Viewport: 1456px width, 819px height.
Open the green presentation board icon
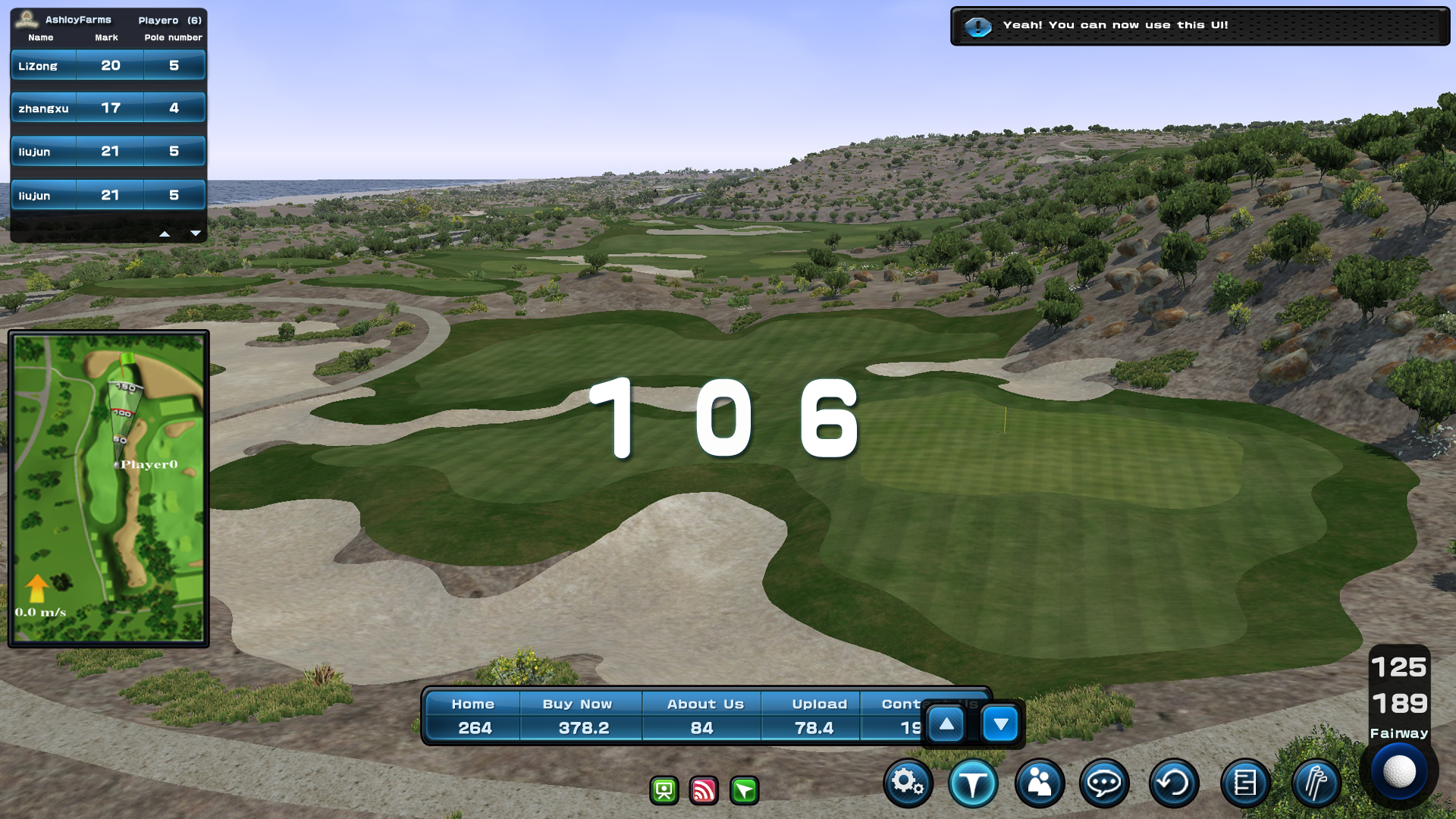click(664, 791)
